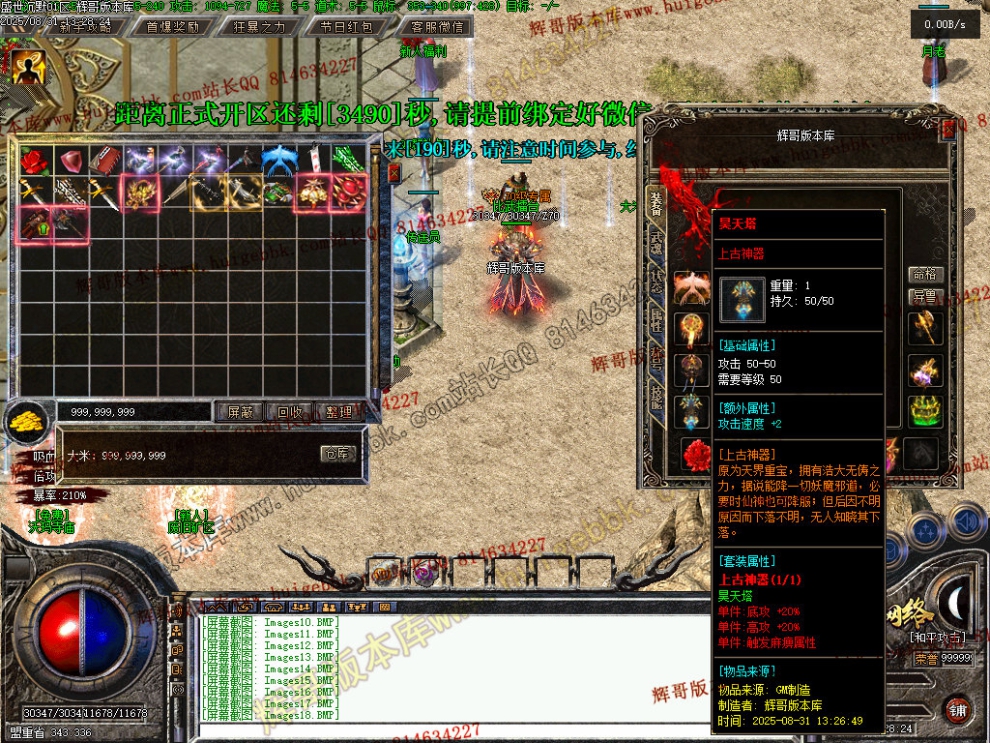This screenshot has height=743, width=990.
Task: Open the 仓库 warehouse
Action: (x=338, y=454)
